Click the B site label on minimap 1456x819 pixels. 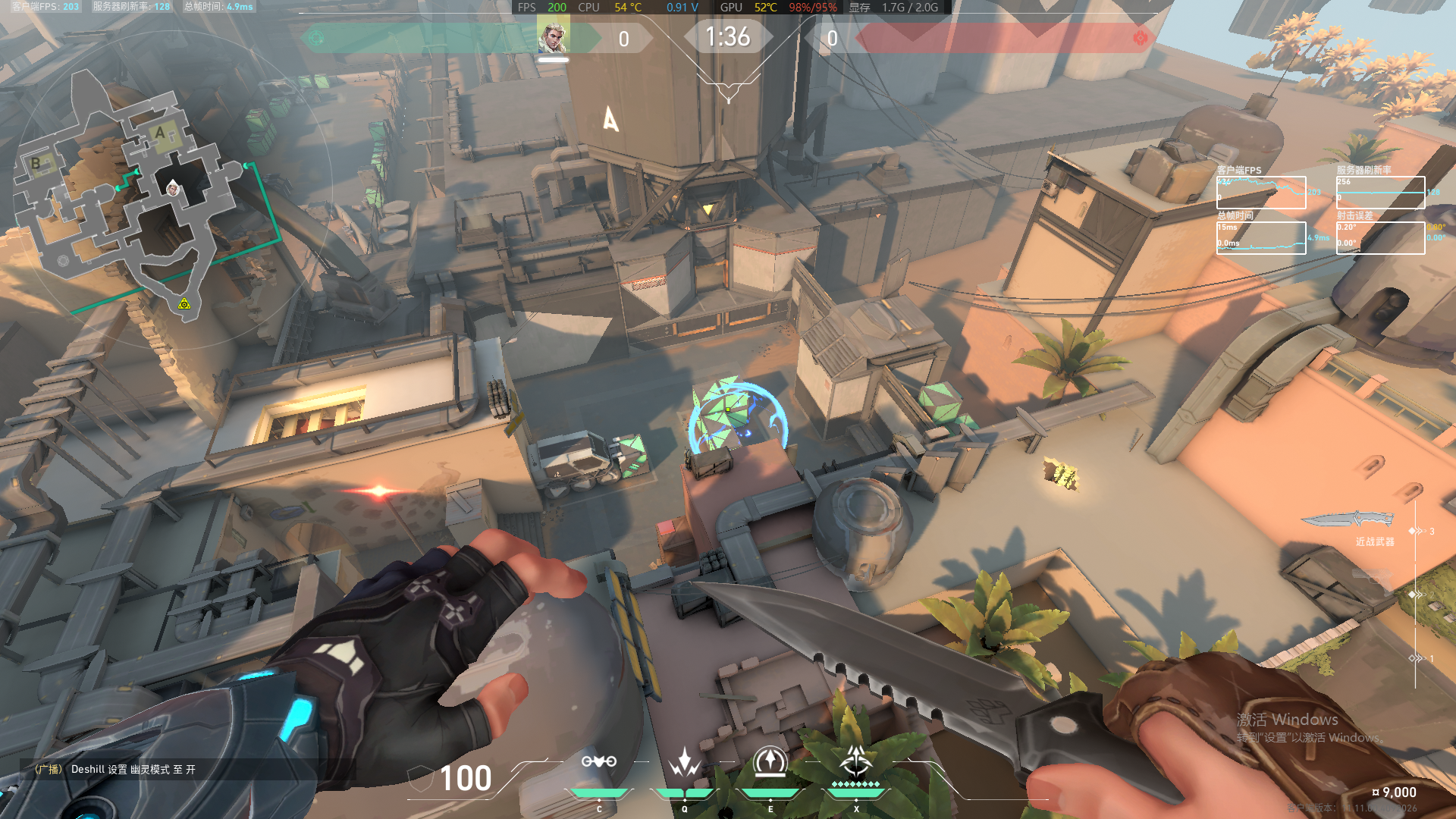point(36,163)
